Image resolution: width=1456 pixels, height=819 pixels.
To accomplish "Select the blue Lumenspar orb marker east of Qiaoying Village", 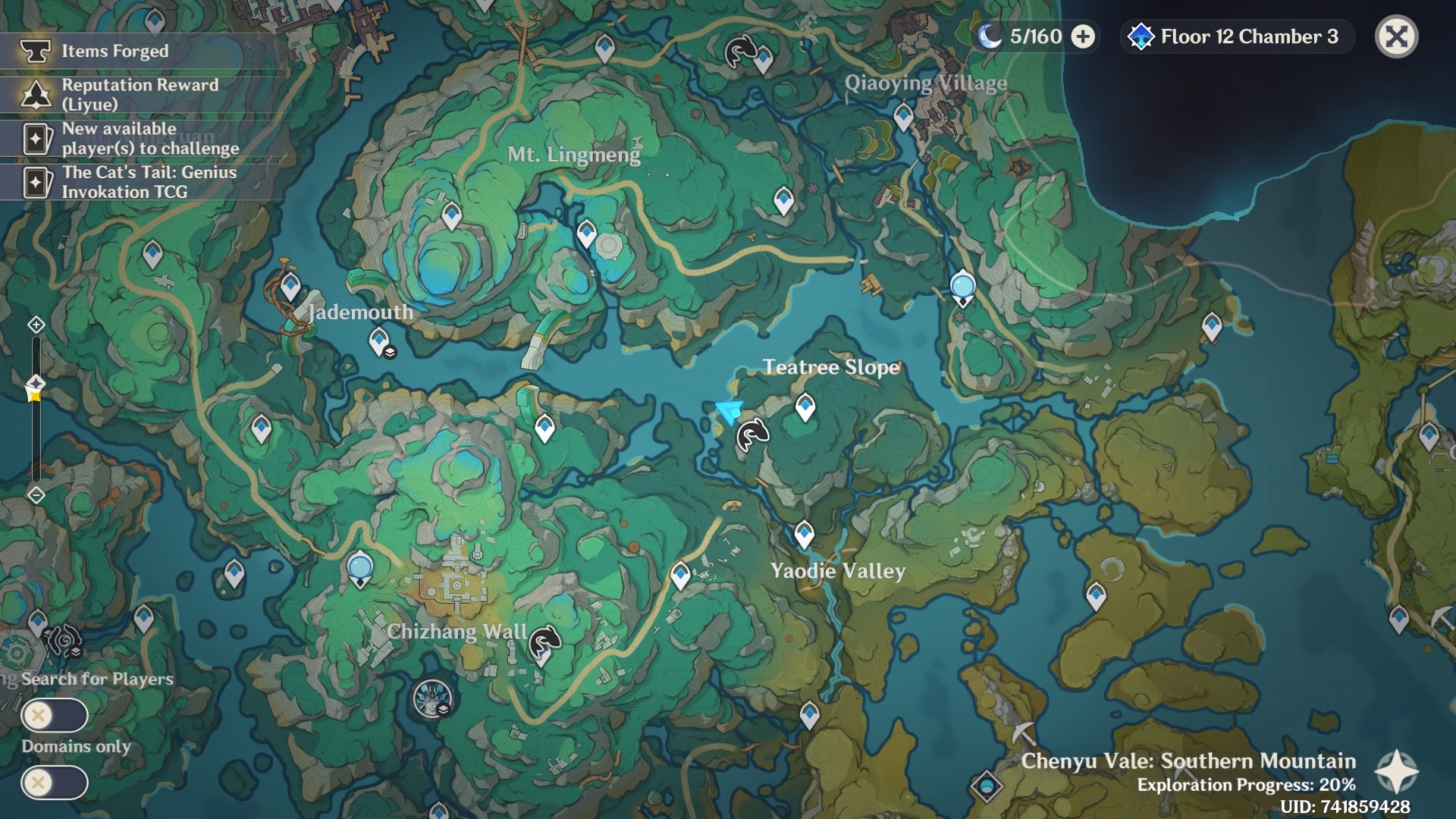I will click(x=962, y=287).
